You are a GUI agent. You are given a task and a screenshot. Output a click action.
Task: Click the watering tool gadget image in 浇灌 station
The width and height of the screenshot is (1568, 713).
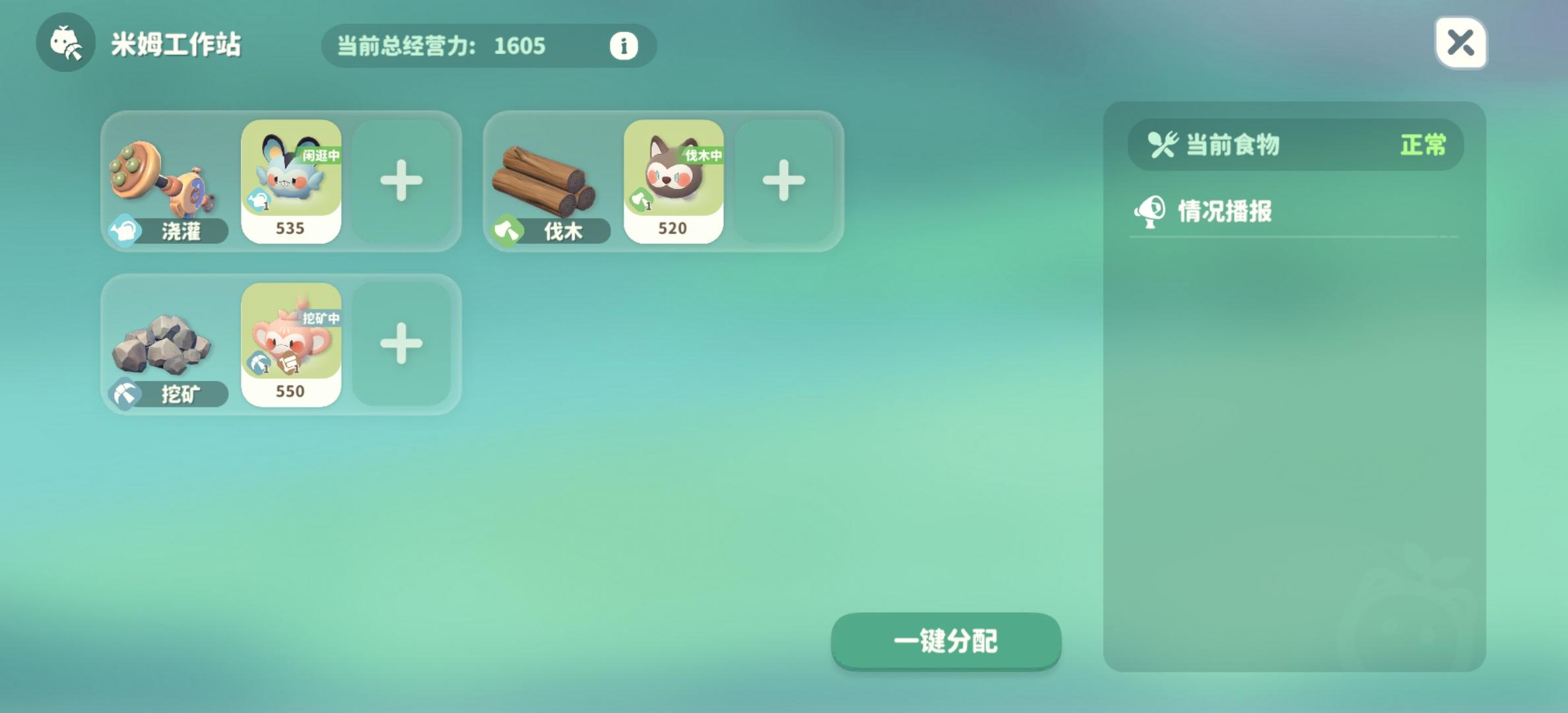pos(162,178)
